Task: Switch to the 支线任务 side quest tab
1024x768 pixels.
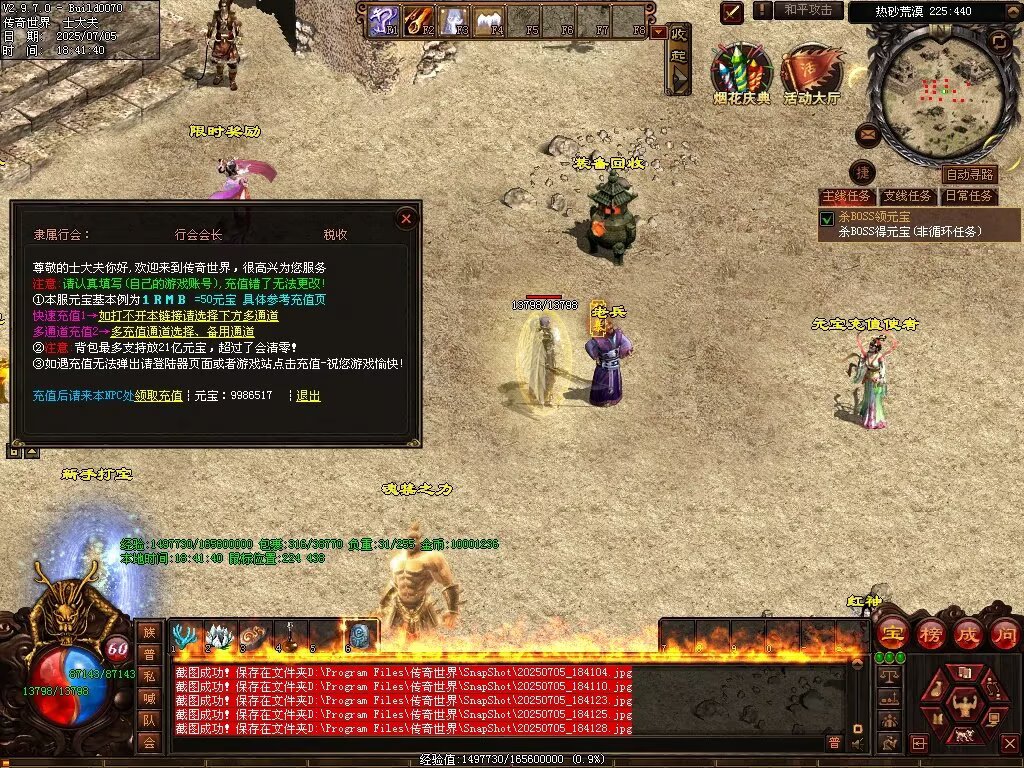Action: tap(908, 196)
